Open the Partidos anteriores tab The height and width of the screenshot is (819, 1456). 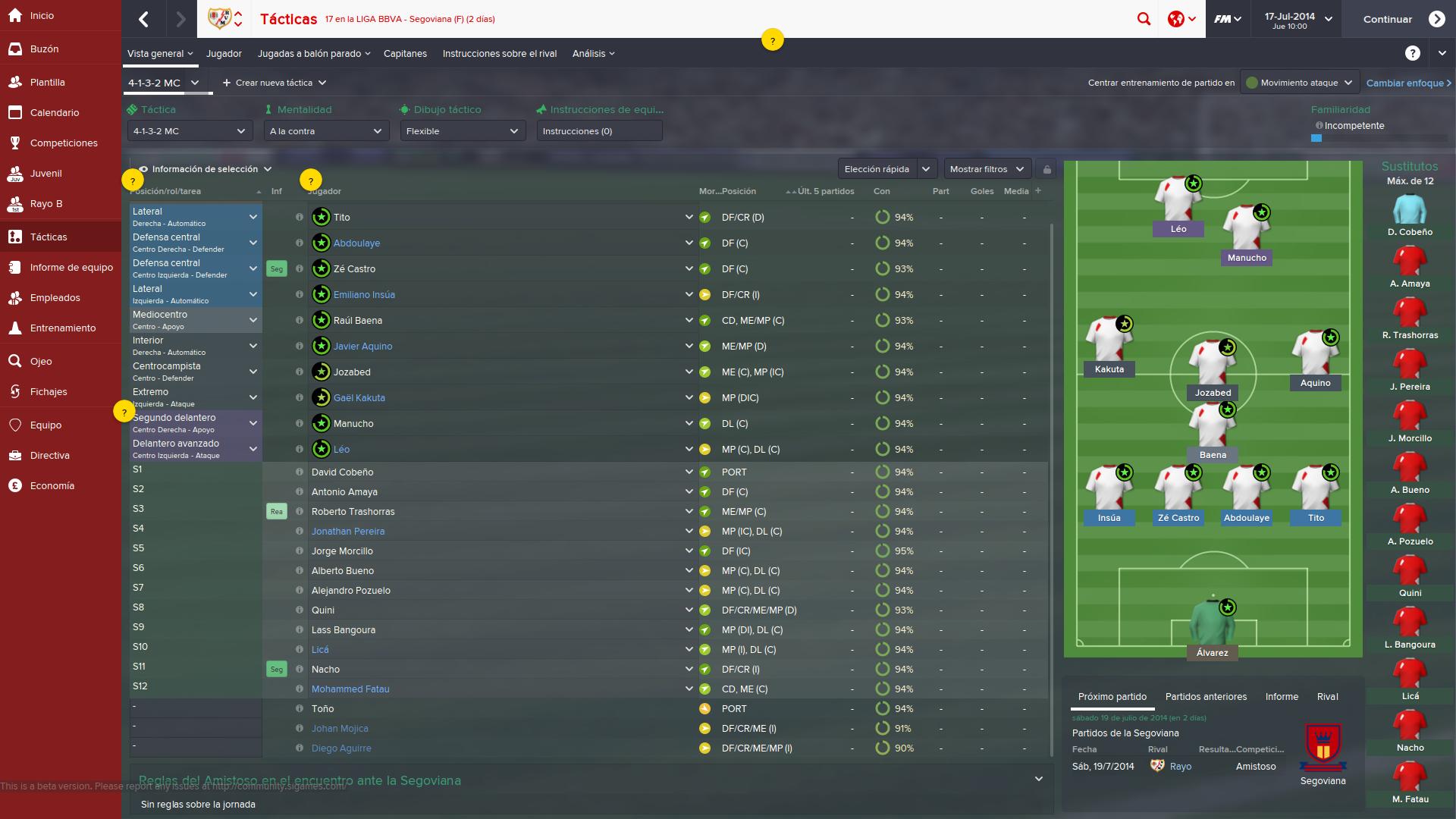click(1207, 696)
